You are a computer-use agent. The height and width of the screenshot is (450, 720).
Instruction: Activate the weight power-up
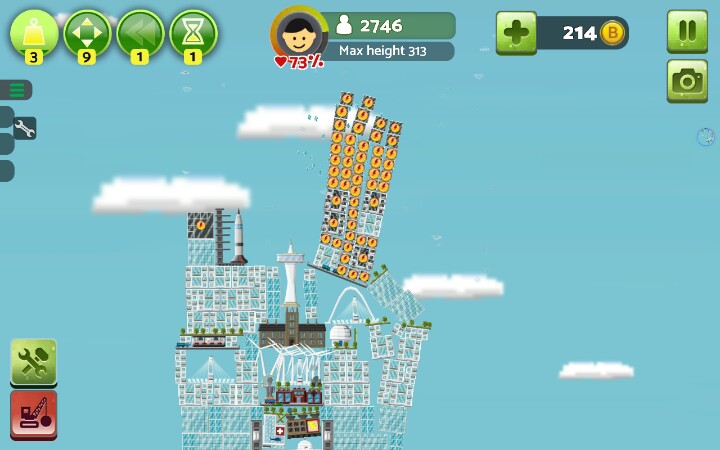34,33
